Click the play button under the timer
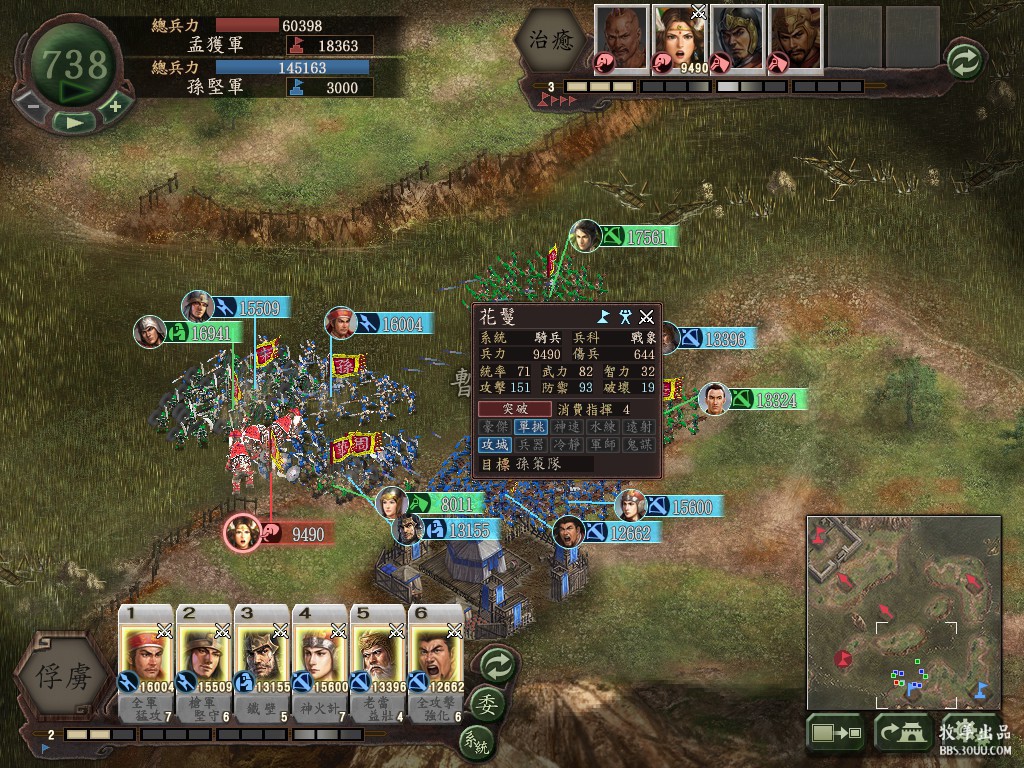This screenshot has height=768, width=1024. click(74, 122)
